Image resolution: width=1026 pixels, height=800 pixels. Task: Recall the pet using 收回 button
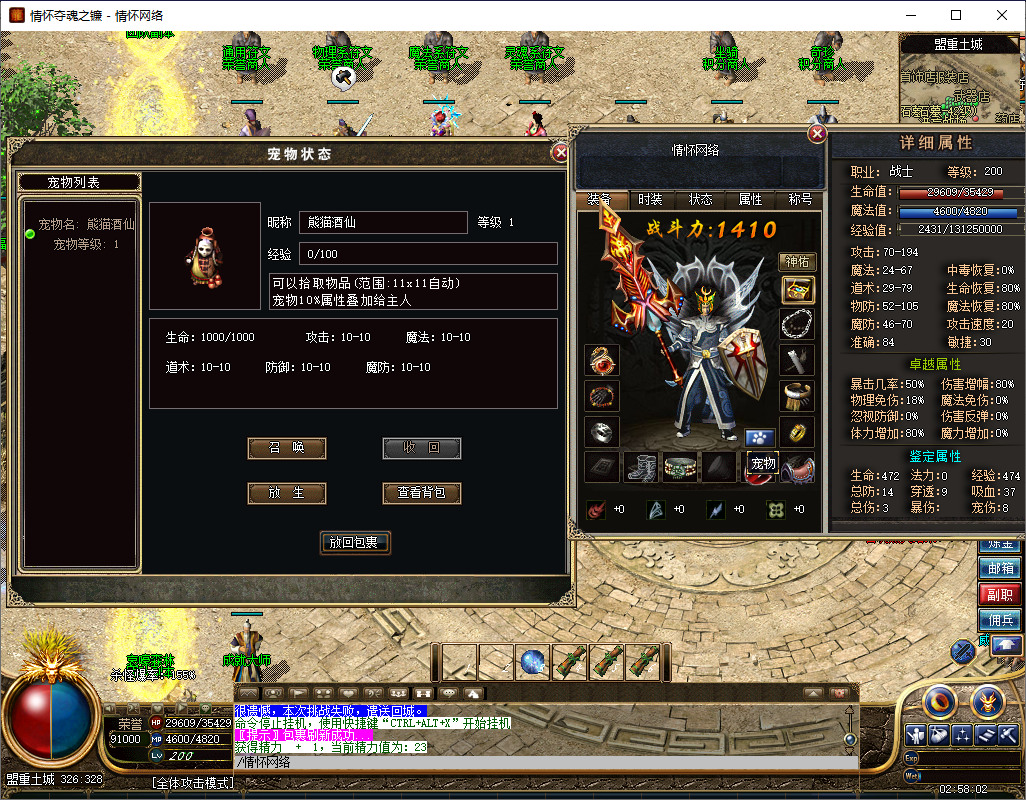pos(422,448)
